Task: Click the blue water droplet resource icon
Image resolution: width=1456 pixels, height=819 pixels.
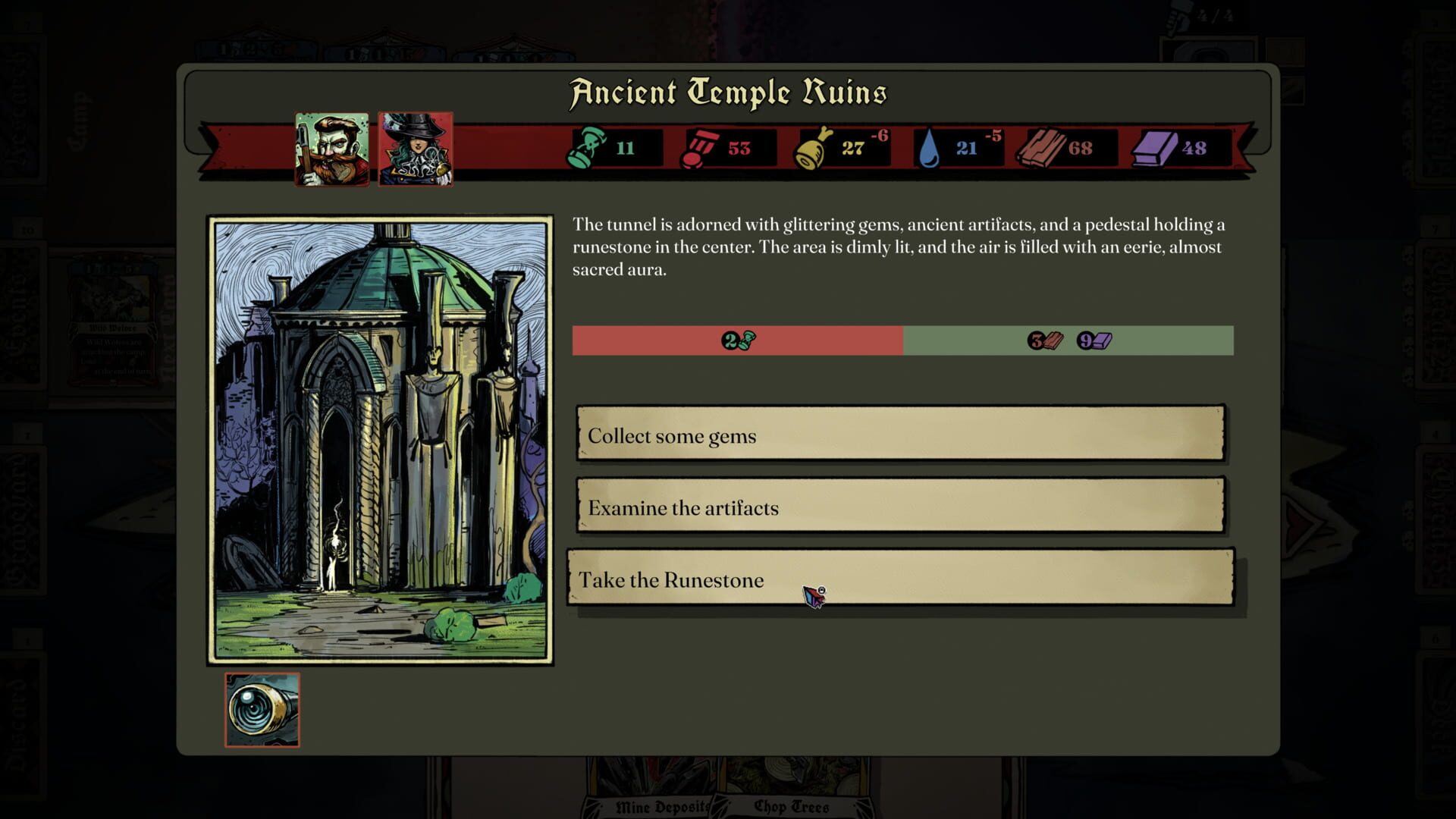Action: [x=931, y=146]
